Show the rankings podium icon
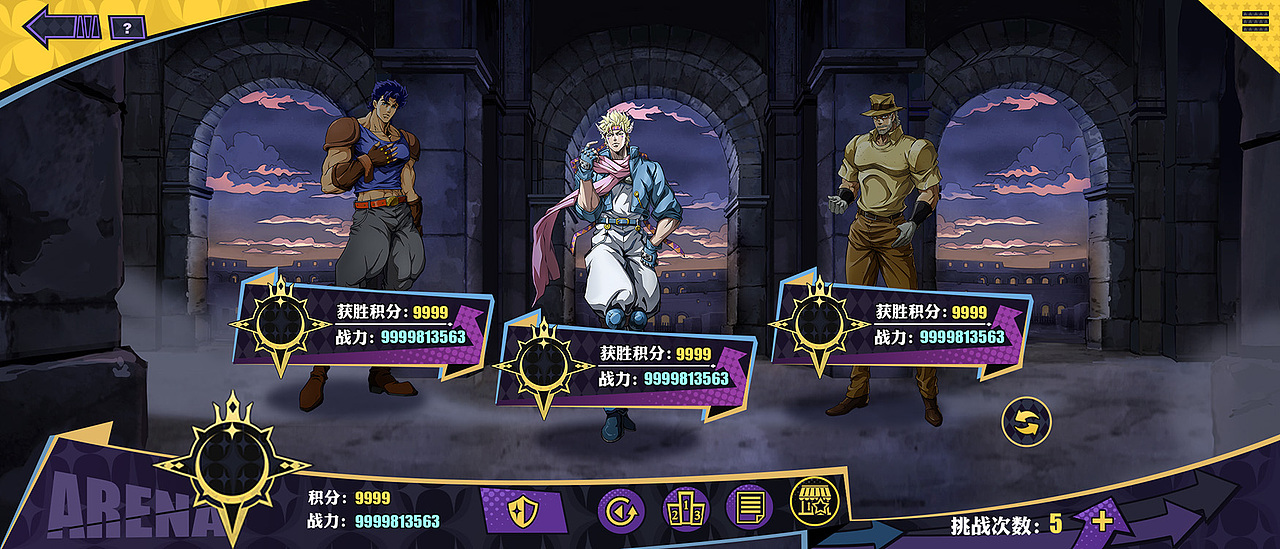This screenshot has height=549, width=1280. click(686, 510)
